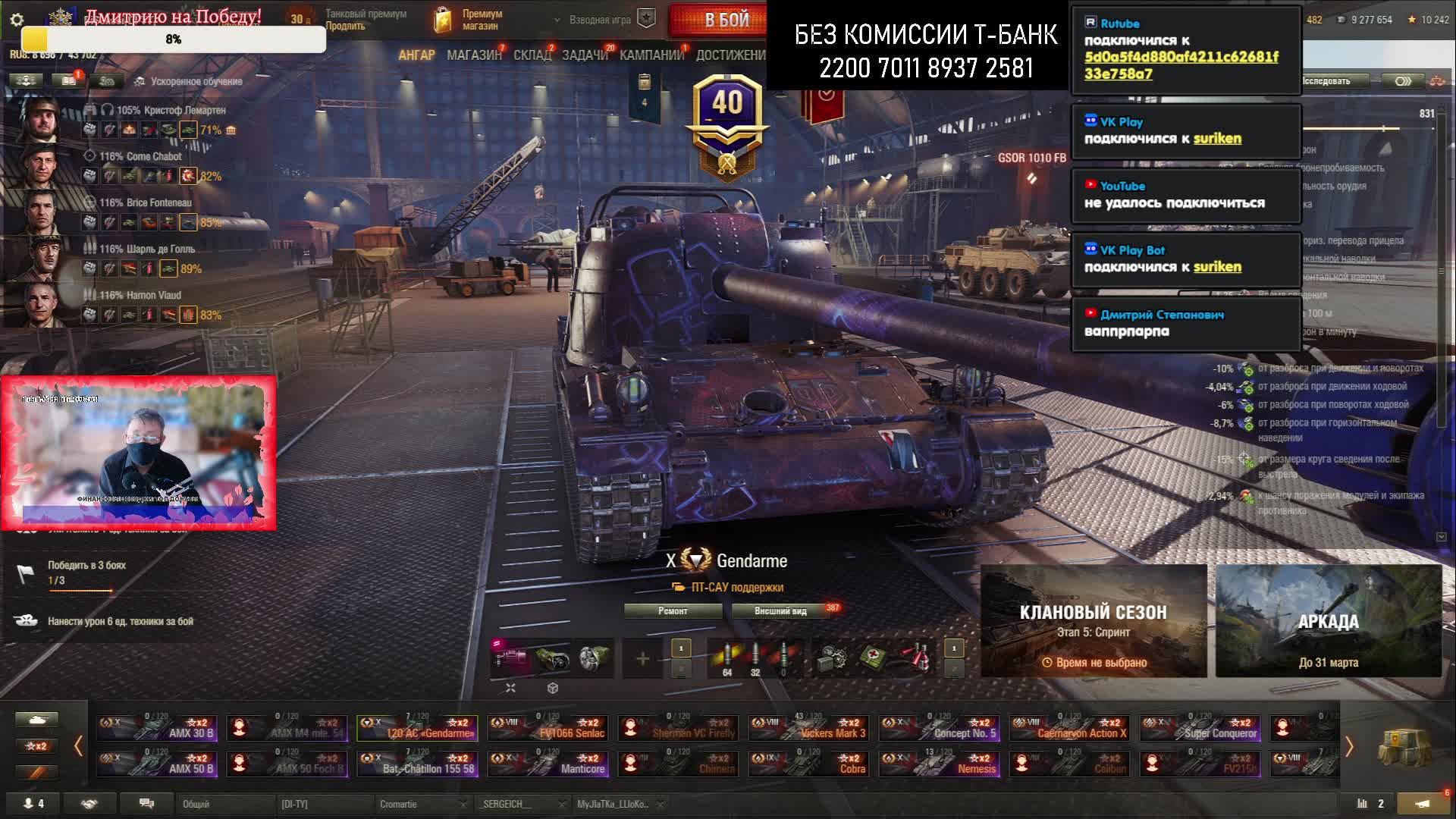Choose the Super Conqueror in the carousel
This screenshot has width=1456, height=819.
point(1200,728)
